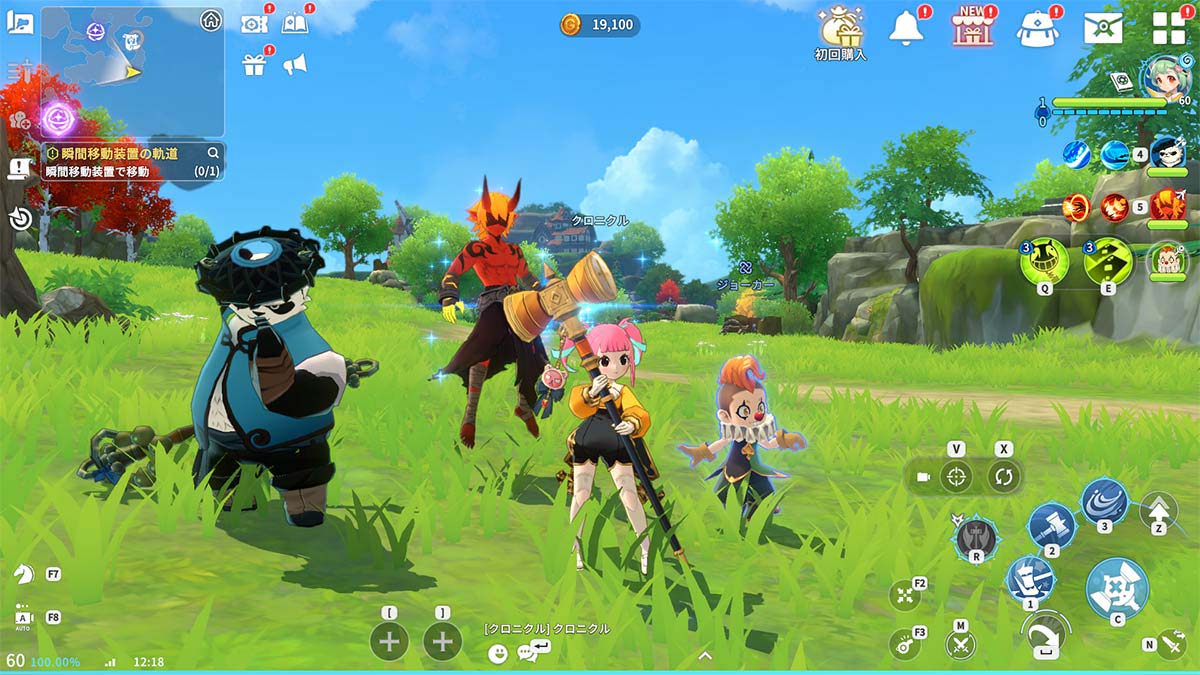Viewport: 1200px width, 675px height.
Task: Open the notification bell
Action: [908, 28]
